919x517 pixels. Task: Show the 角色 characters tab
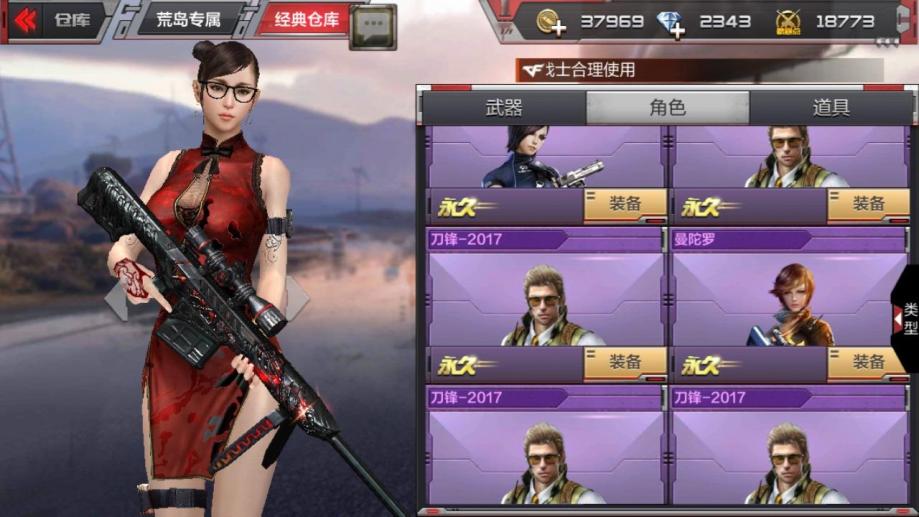pos(667,108)
